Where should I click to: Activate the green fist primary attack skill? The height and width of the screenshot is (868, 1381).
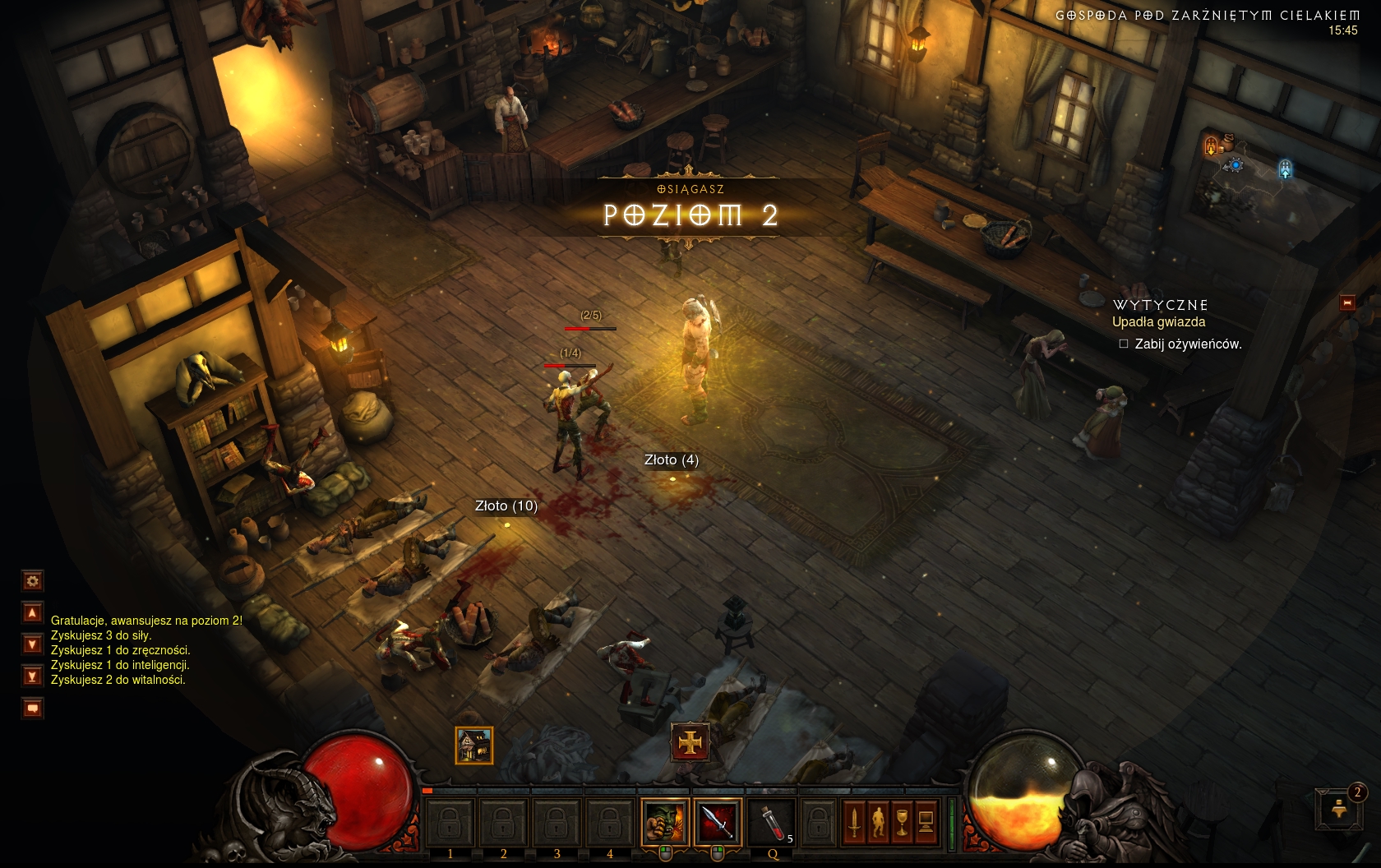[665, 820]
